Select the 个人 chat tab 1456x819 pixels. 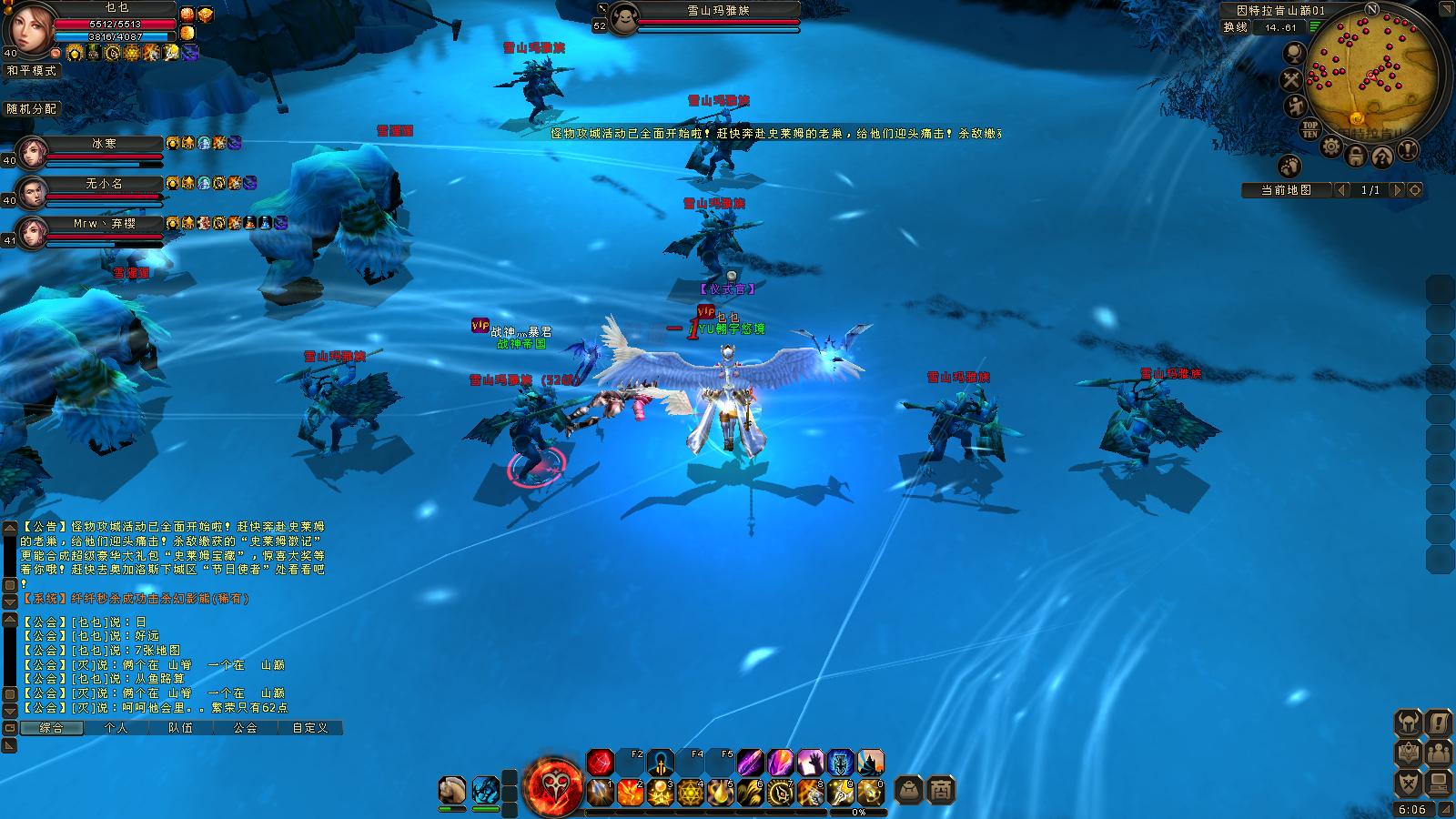click(x=116, y=728)
